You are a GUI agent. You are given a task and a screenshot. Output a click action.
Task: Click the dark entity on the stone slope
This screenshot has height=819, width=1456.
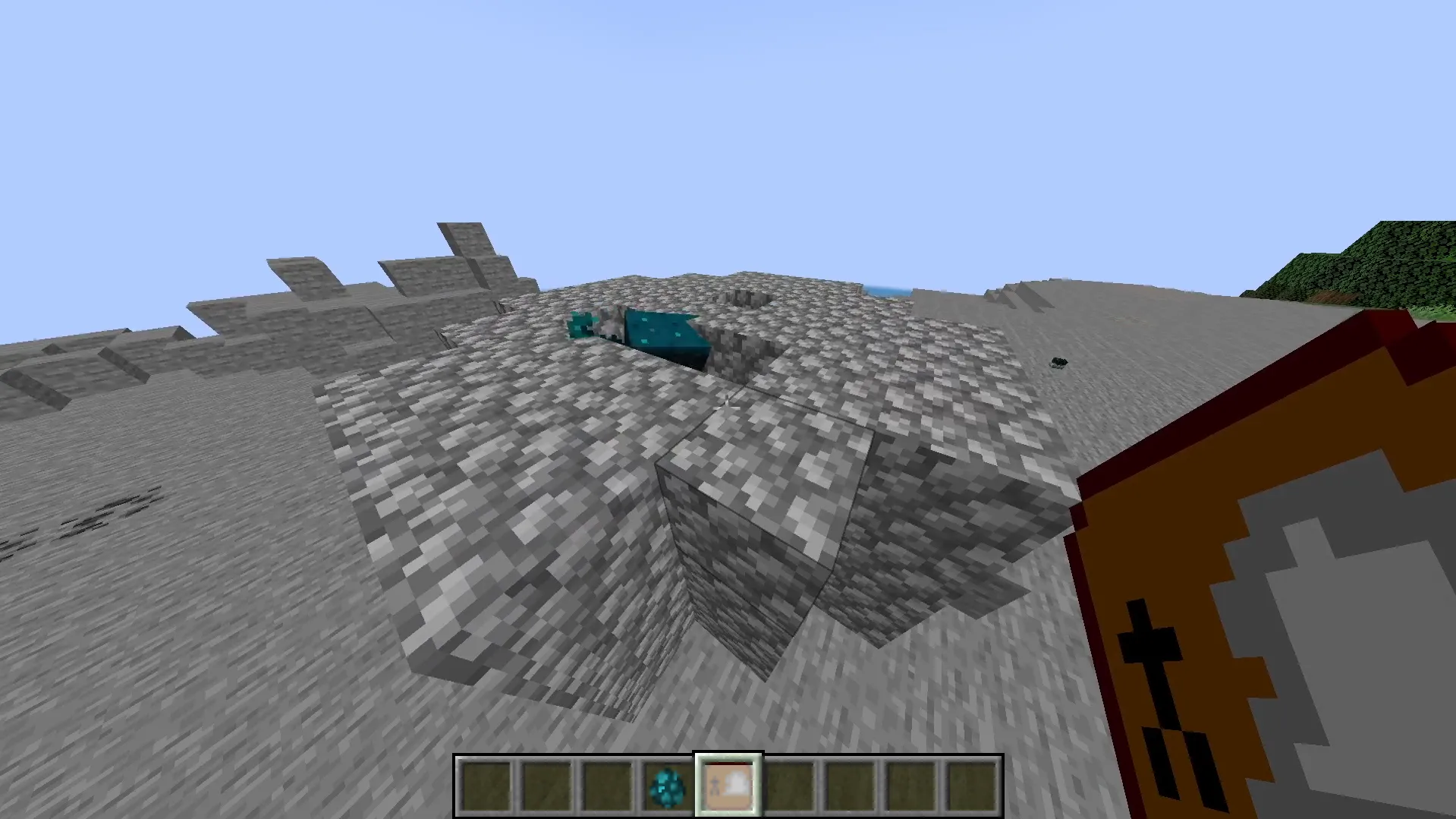click(1059, 361)
